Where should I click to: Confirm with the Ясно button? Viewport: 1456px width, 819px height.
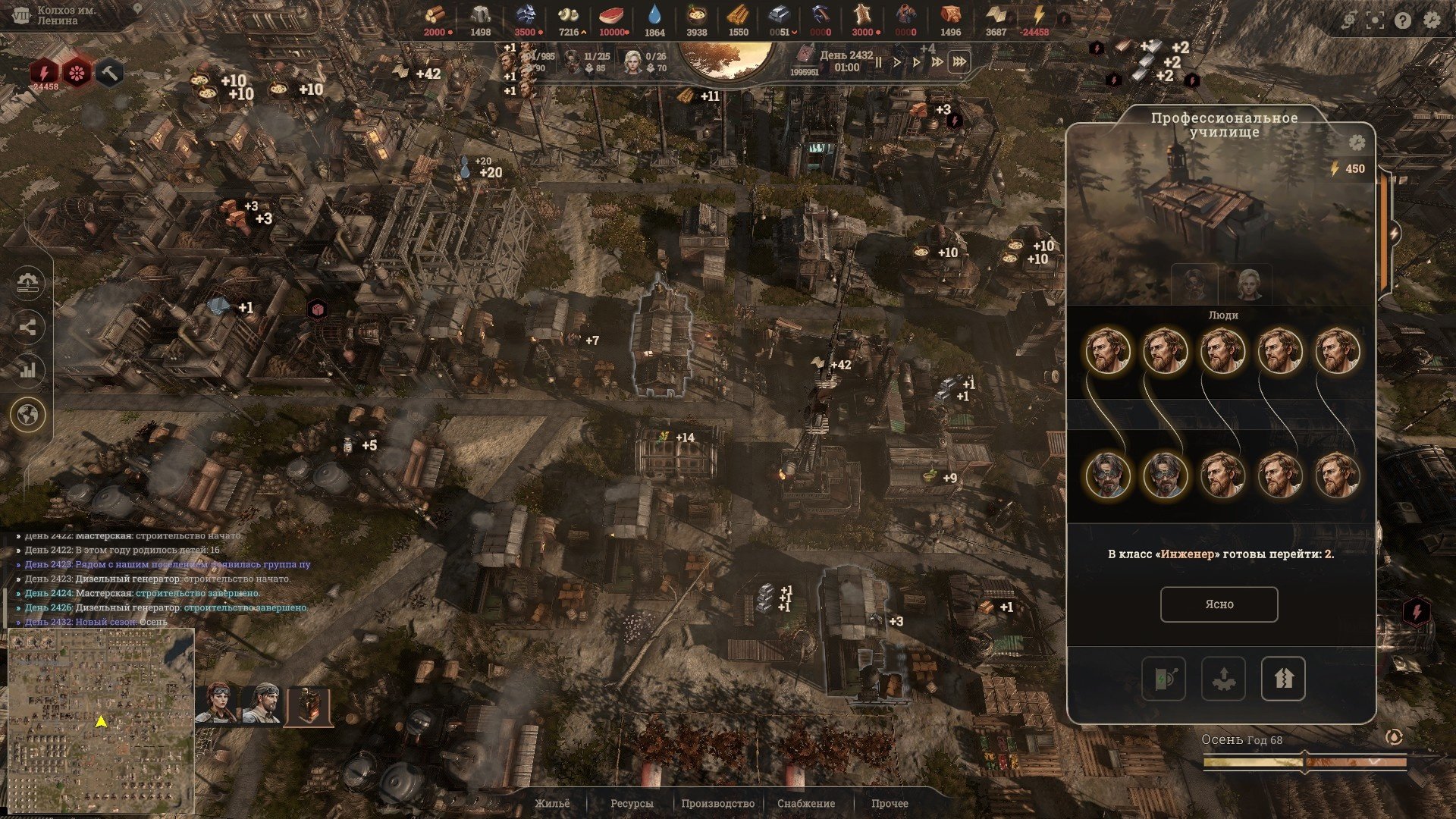point(1219,604)
